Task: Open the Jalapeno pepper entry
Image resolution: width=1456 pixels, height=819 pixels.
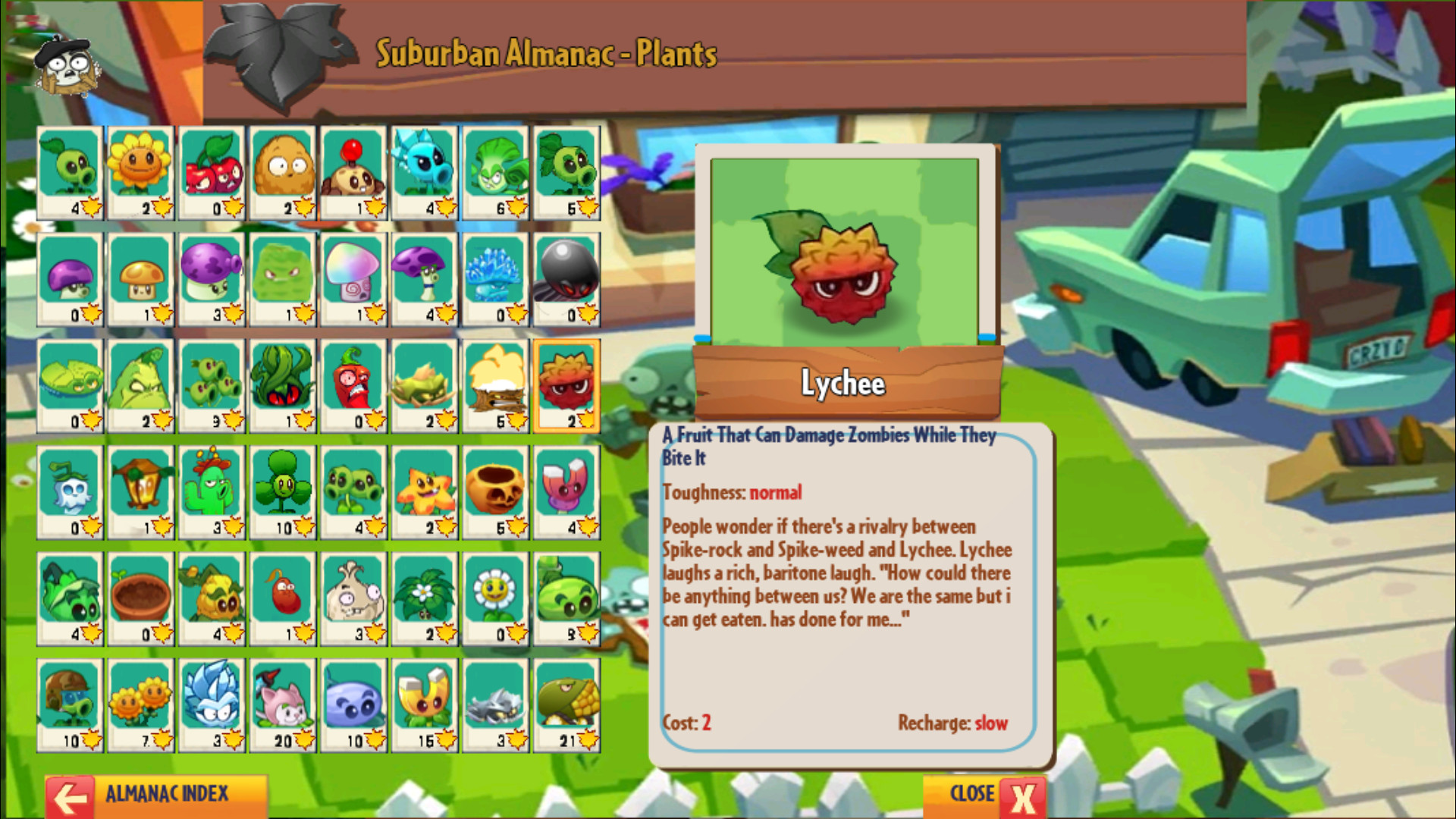Action: pos(353,385)
